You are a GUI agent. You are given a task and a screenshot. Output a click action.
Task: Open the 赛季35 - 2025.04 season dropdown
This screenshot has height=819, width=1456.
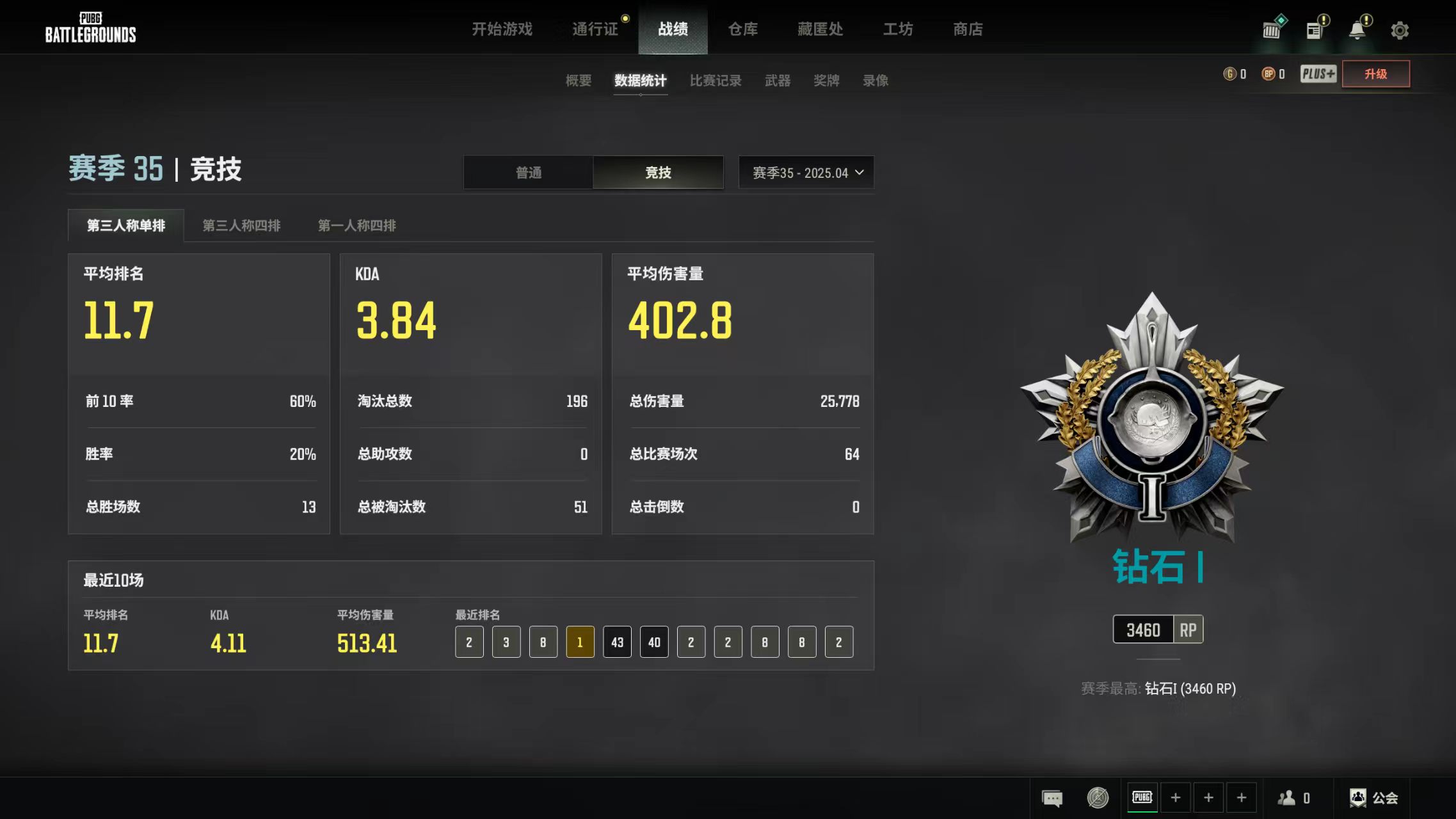click(806, 172)
